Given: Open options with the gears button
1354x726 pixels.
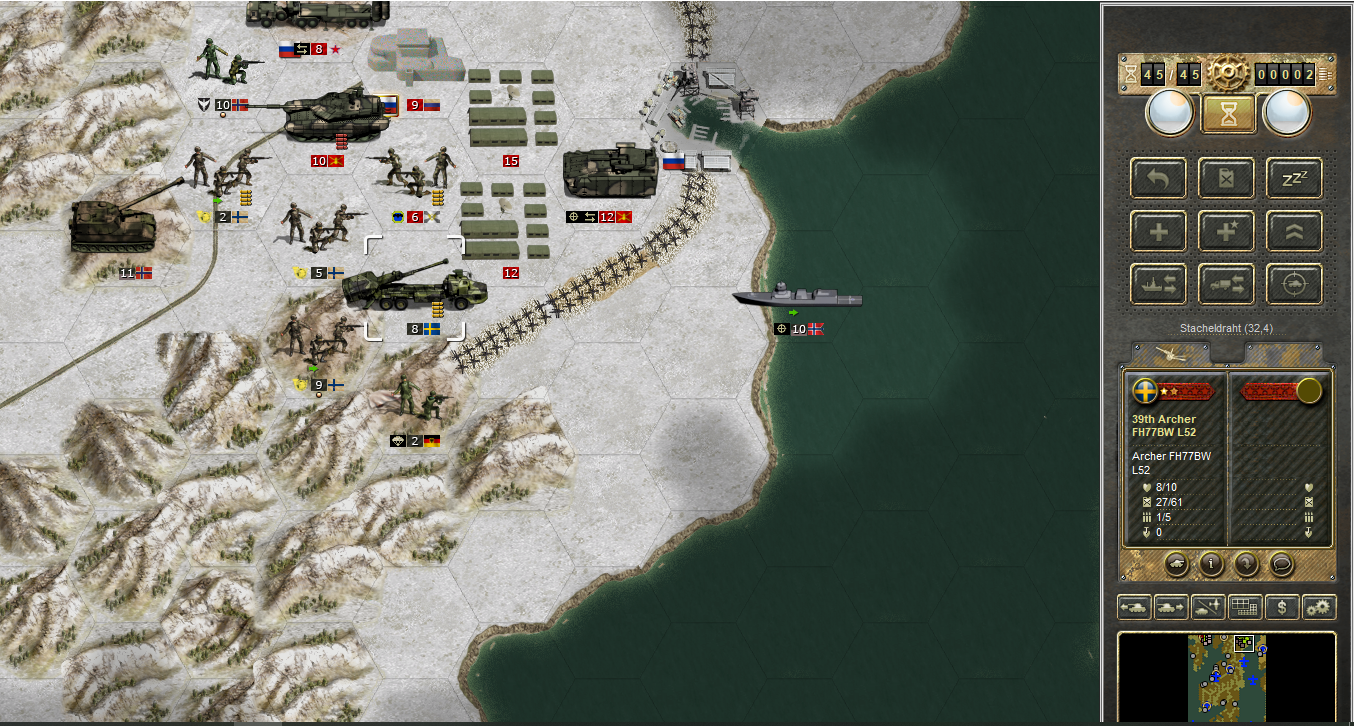Looking at the screenshot, I should [1319, 607].
